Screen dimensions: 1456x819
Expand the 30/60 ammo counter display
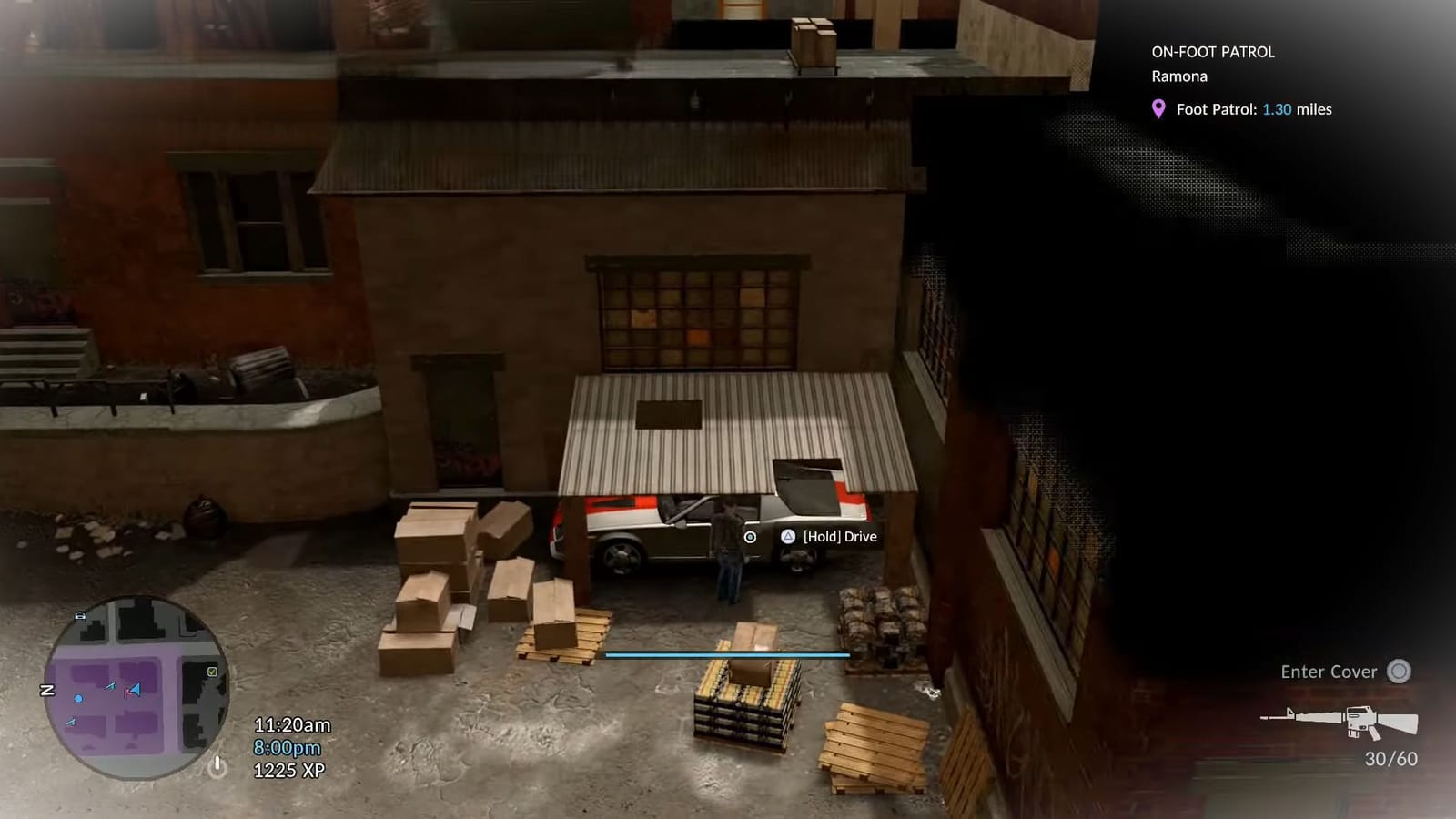click(x=1390, y=756)
